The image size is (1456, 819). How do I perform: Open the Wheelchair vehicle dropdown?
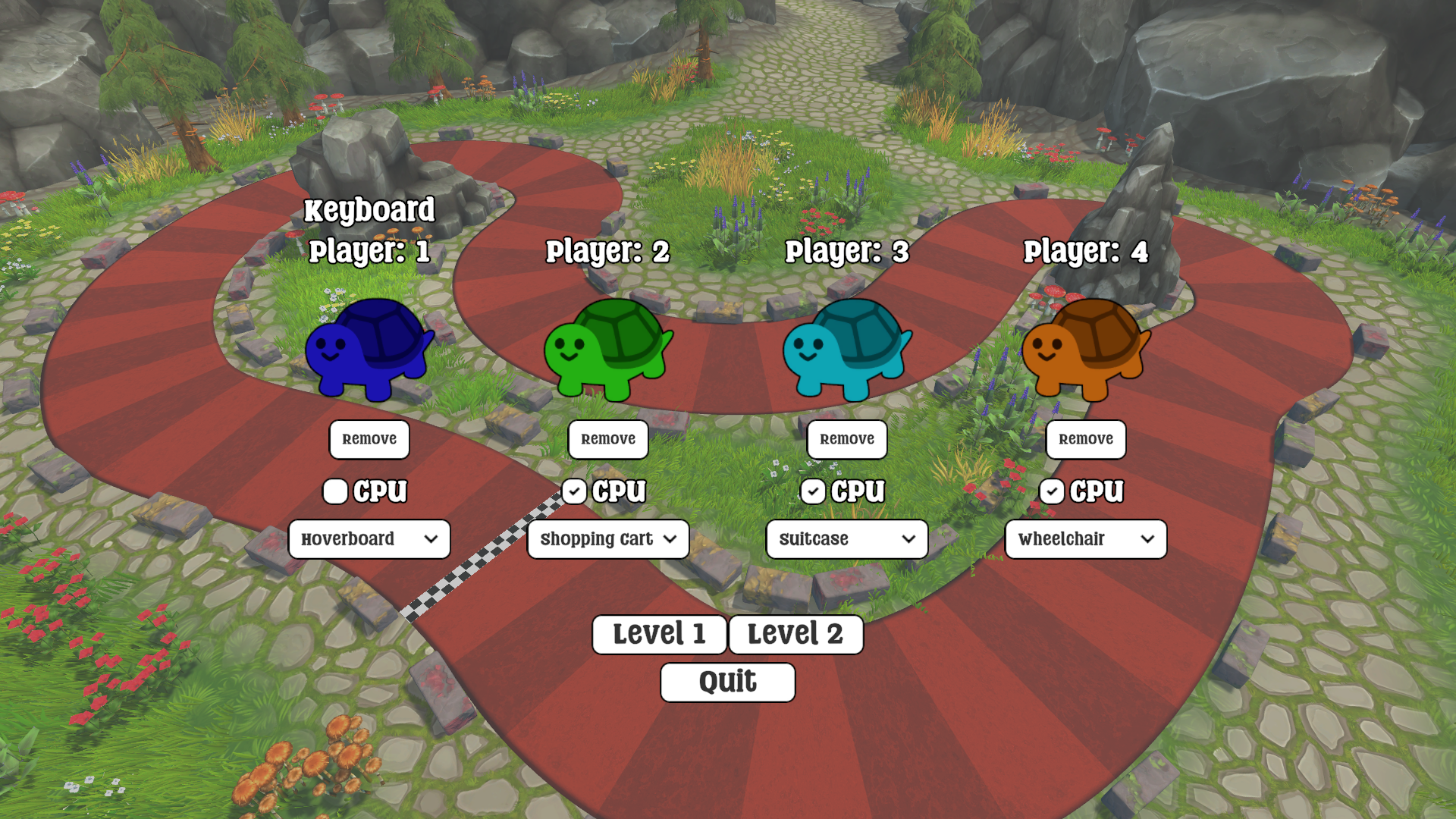pyautogui.click(x=1086, y=539)
